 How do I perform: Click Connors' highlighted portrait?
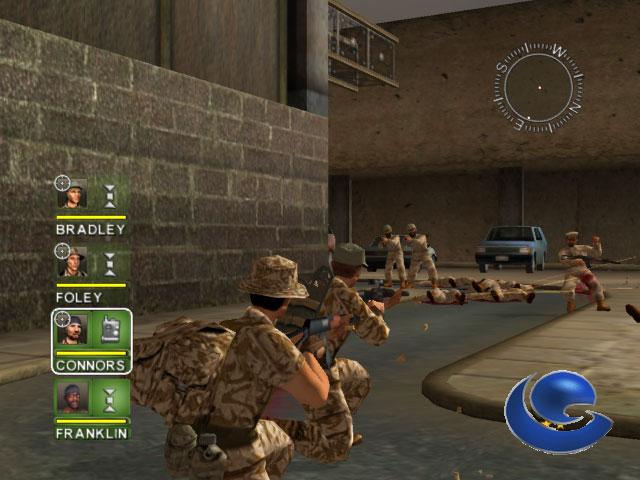[x=73, y=330]
